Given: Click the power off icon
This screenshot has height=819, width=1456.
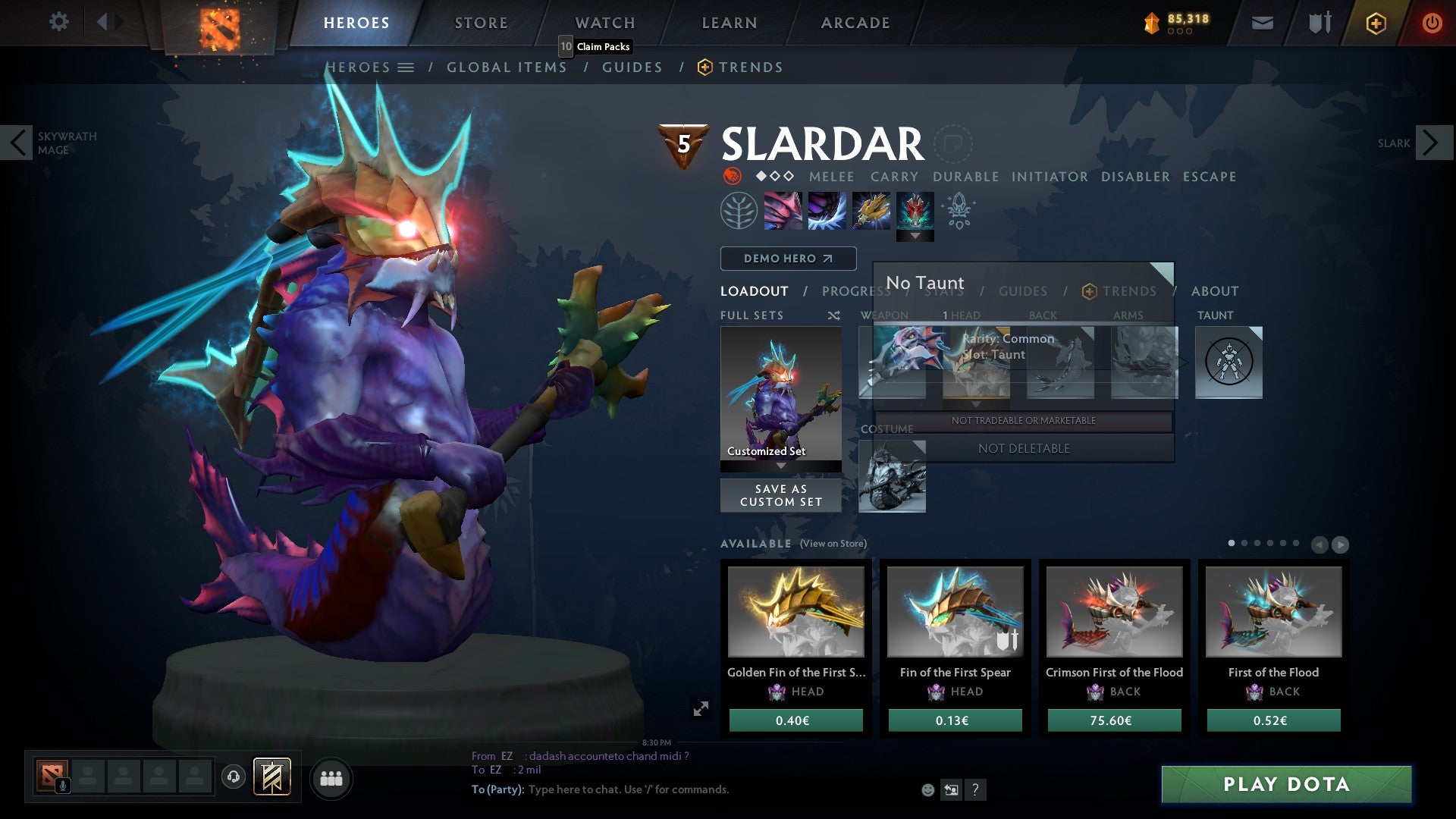Looking at the screenshot, I should point(1432,23).
